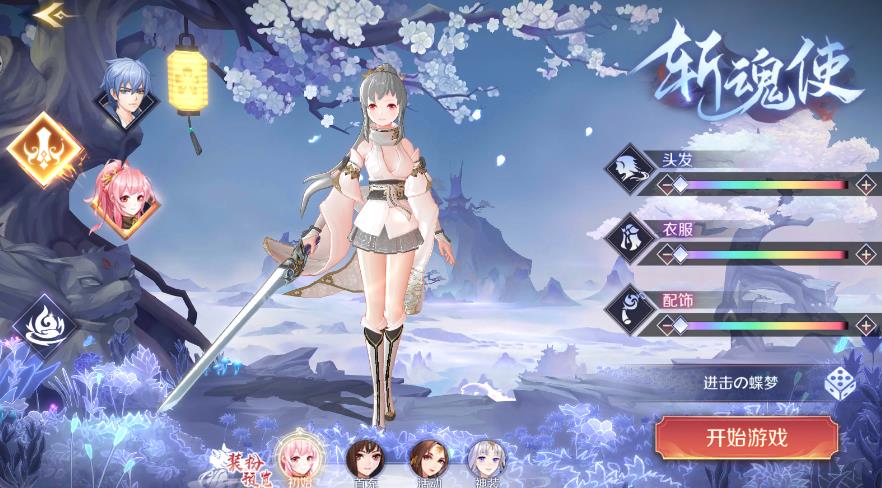
Task: Increase accessory color with the plus button
Action: (865, 325)
